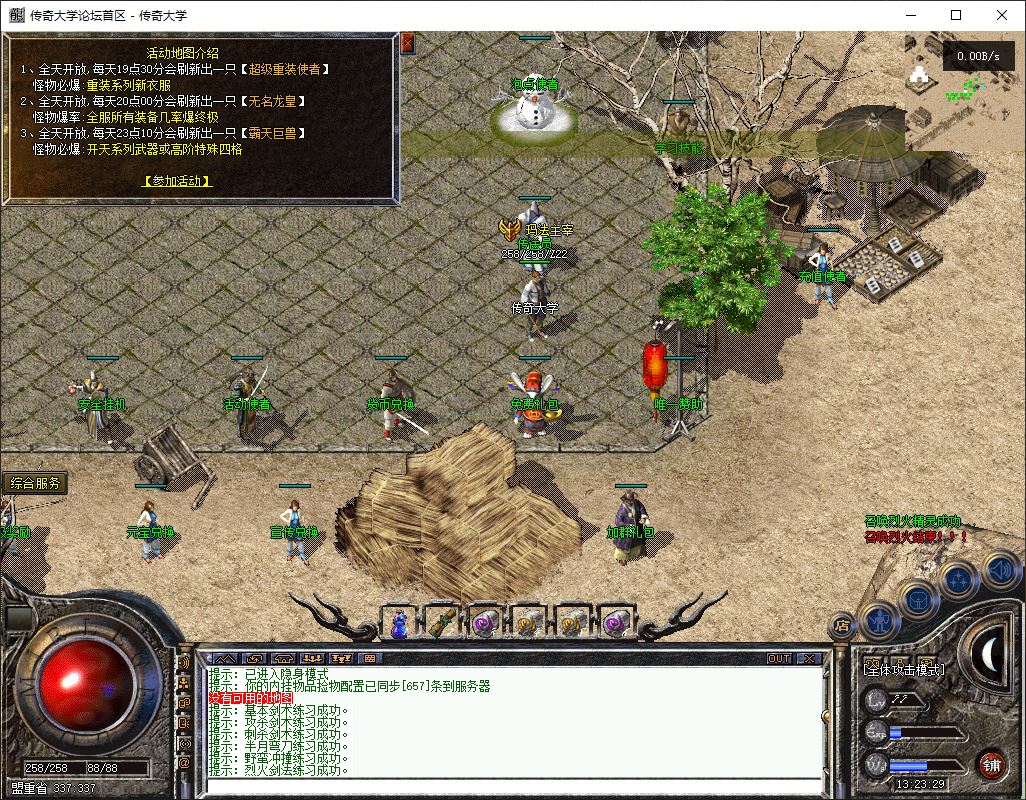The width and height of the screenshot is (1026, 800).
Task: Toggle the [全体攻击模式] attack mode label
Action: click(904, 669)
